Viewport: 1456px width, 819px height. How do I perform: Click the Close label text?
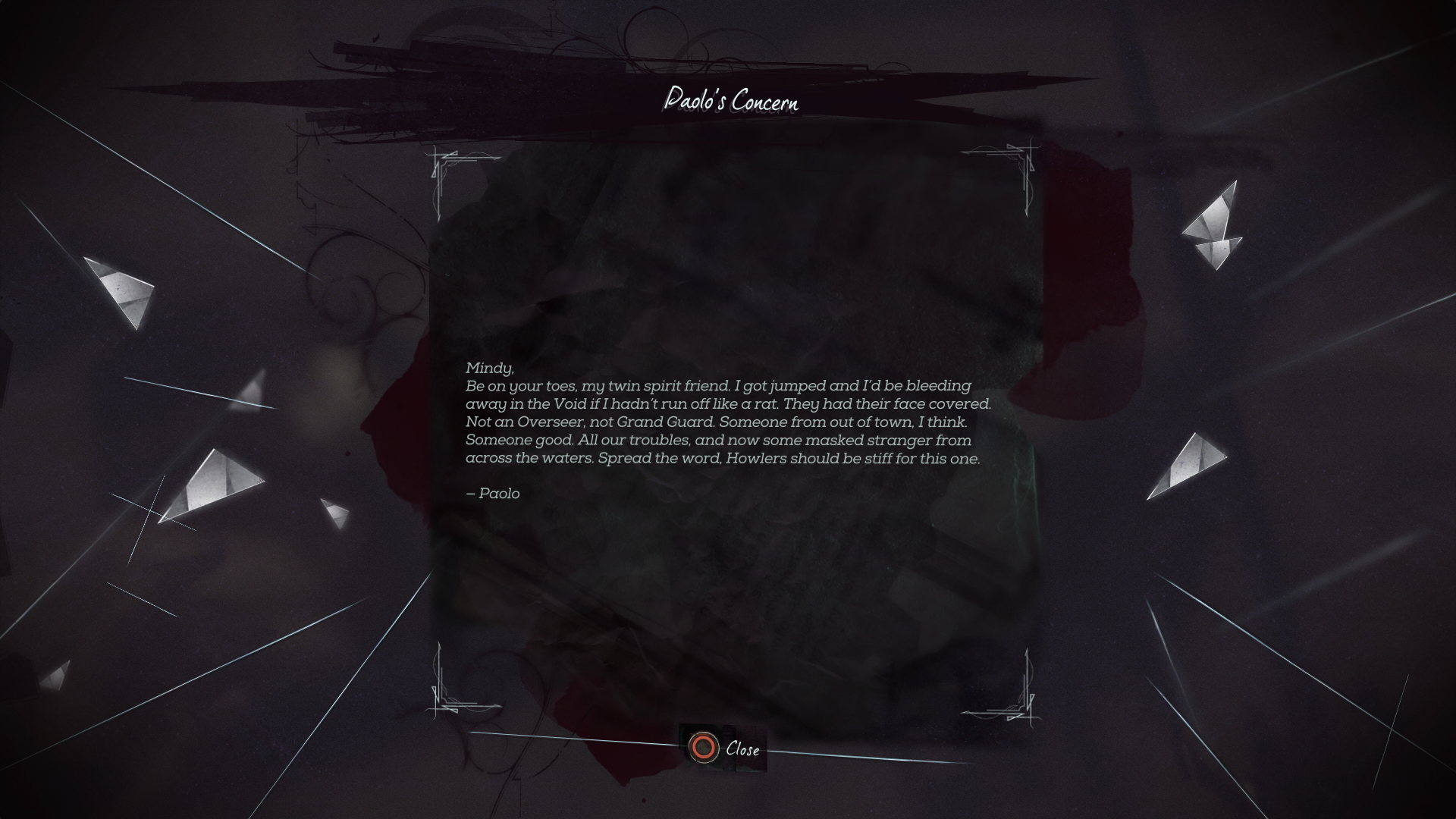pyautogui.click(x=742, y=751)
